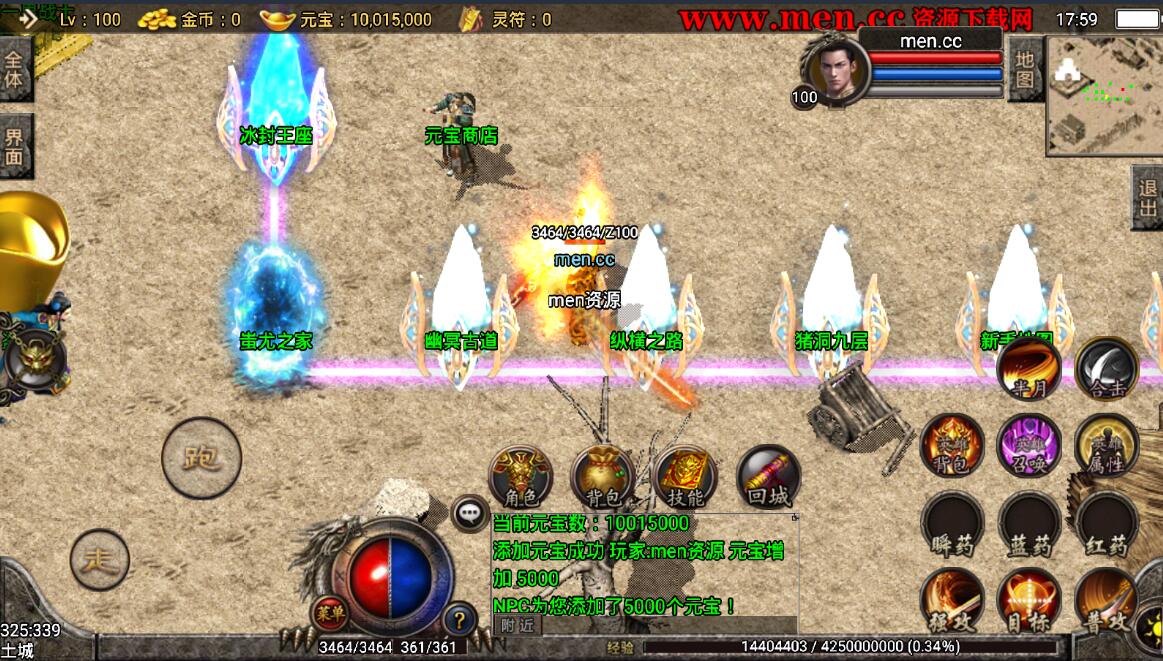Open the 背包 bag with the gold pouch icon

tap(602, 477)
